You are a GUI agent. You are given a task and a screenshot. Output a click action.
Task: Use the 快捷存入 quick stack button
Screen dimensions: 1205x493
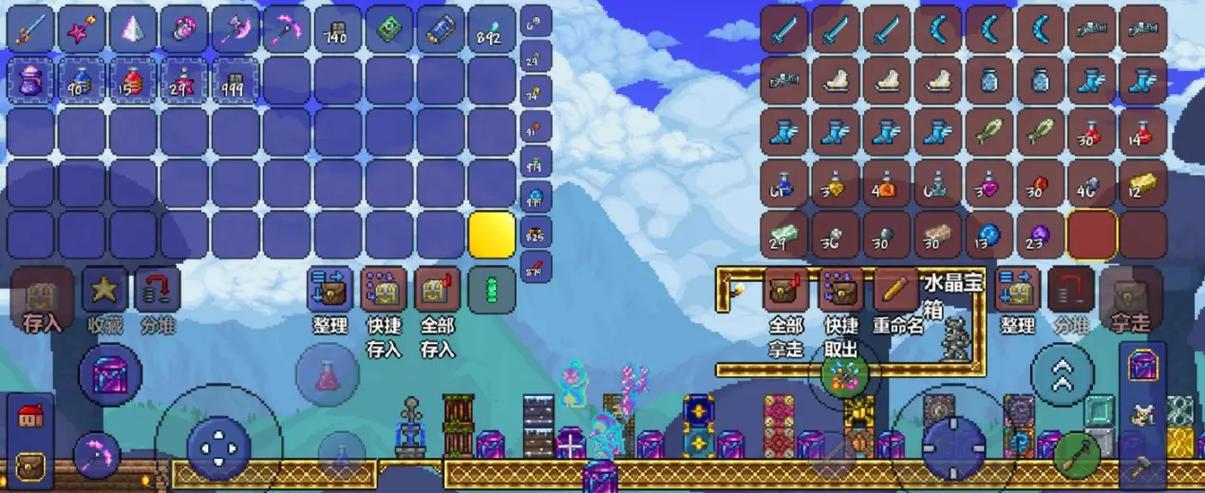[x=384, y=290]
